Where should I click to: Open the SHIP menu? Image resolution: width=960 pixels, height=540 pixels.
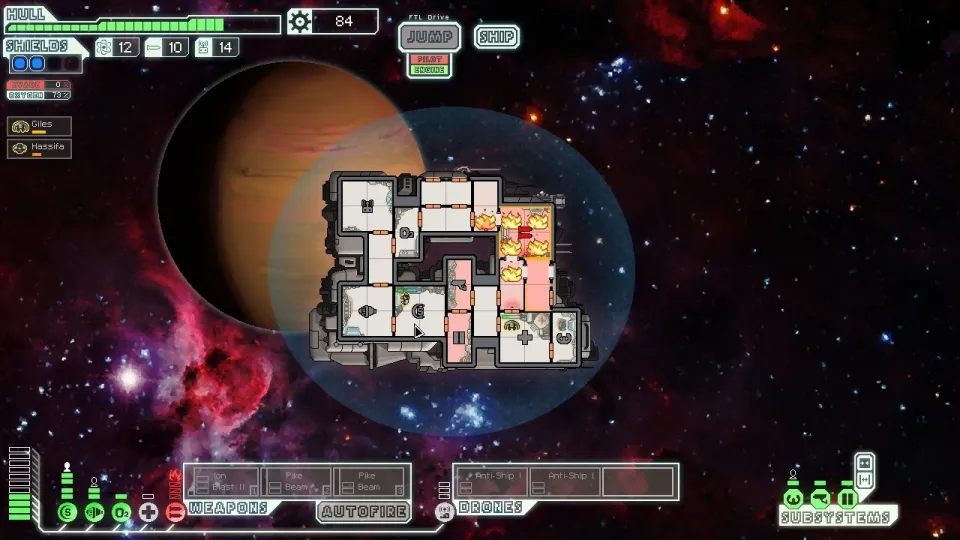(x=496, y=37)
